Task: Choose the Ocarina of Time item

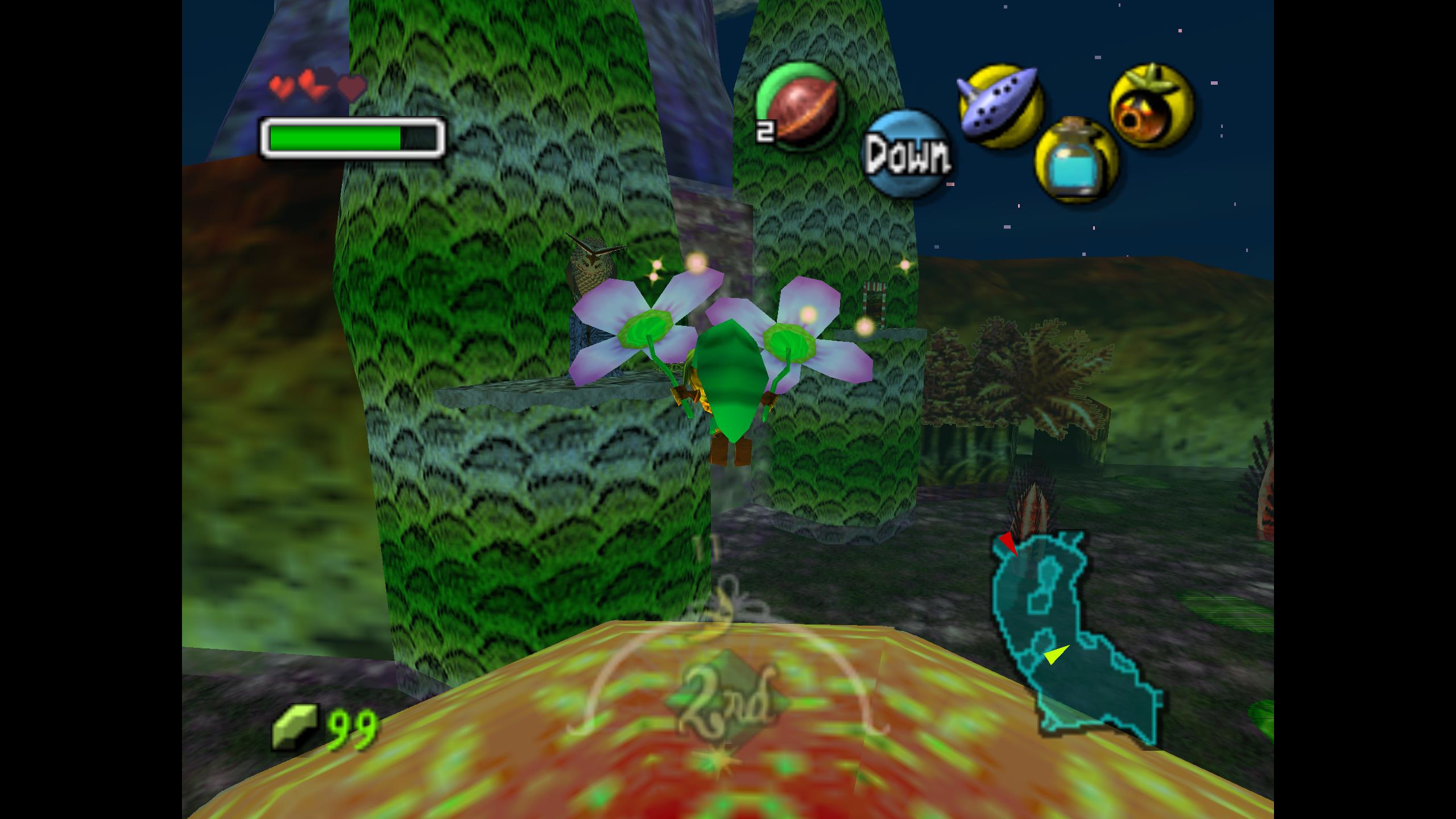Action: 1000,106
